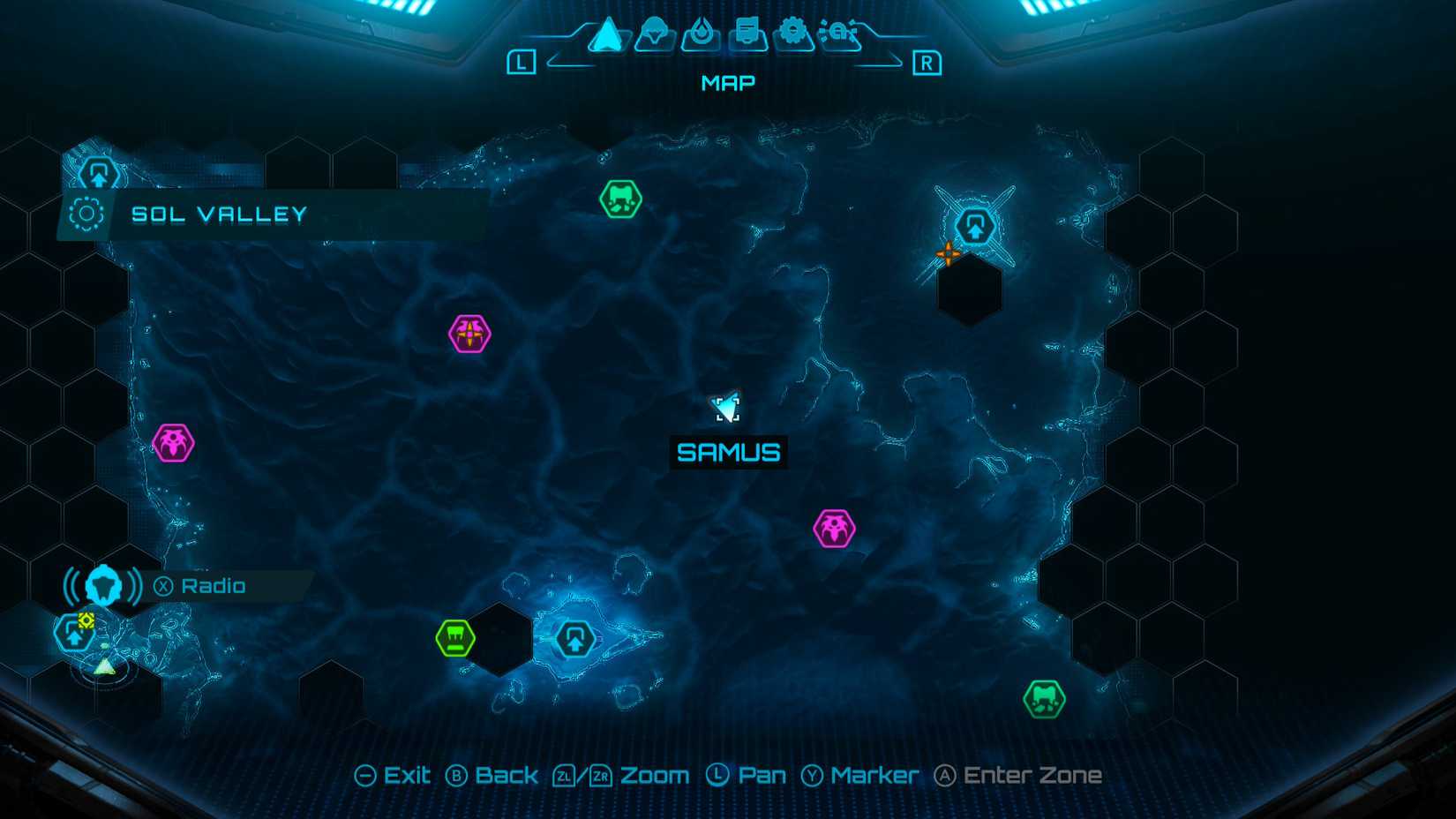Click the orange marker cross near the landing site
Screen dimensions: 1456x819
pyautogui.click(x=949, y=253)
